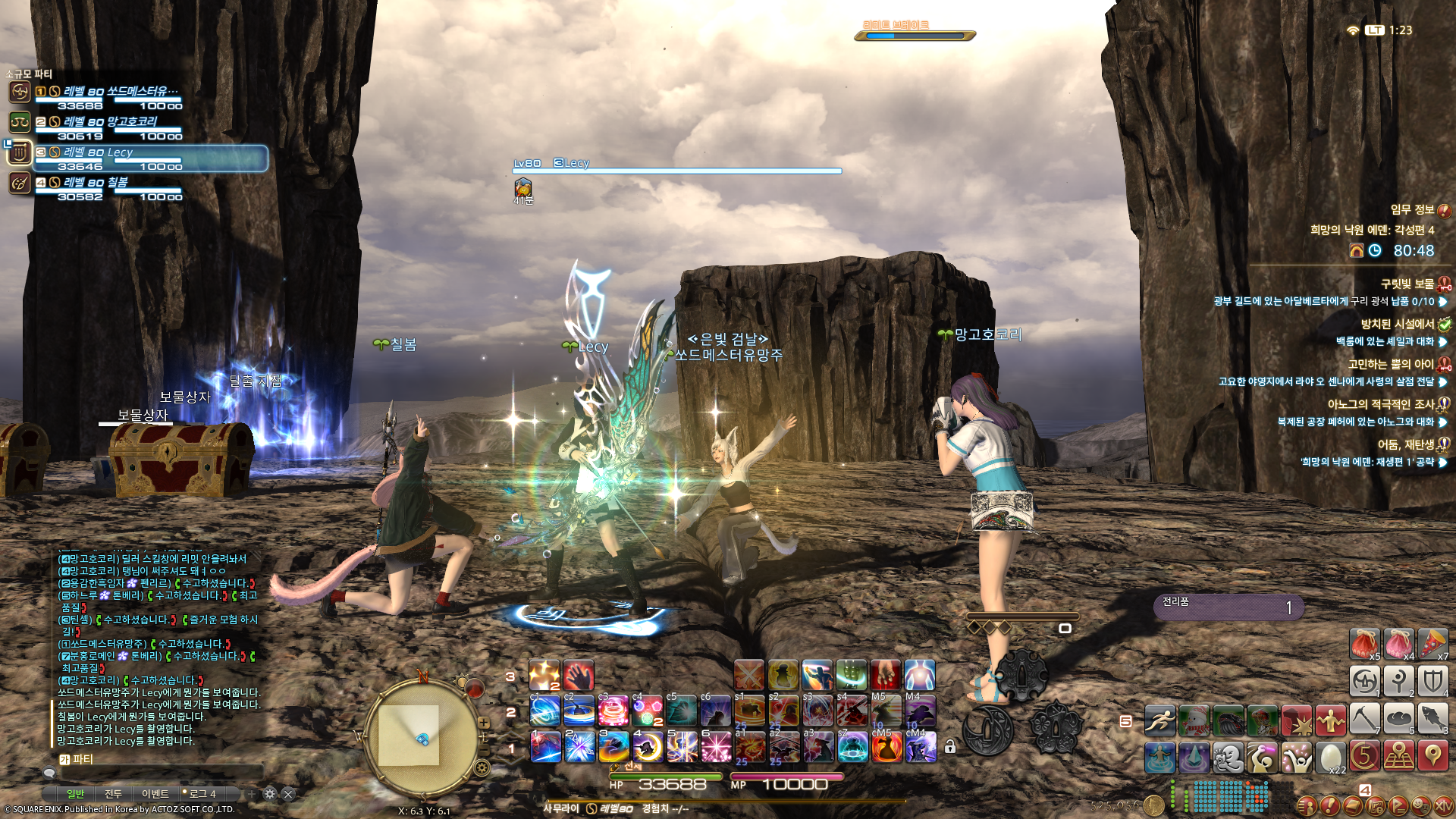Open the XIV system menu button
1456x819 pixels.
tap(1443, 805)
